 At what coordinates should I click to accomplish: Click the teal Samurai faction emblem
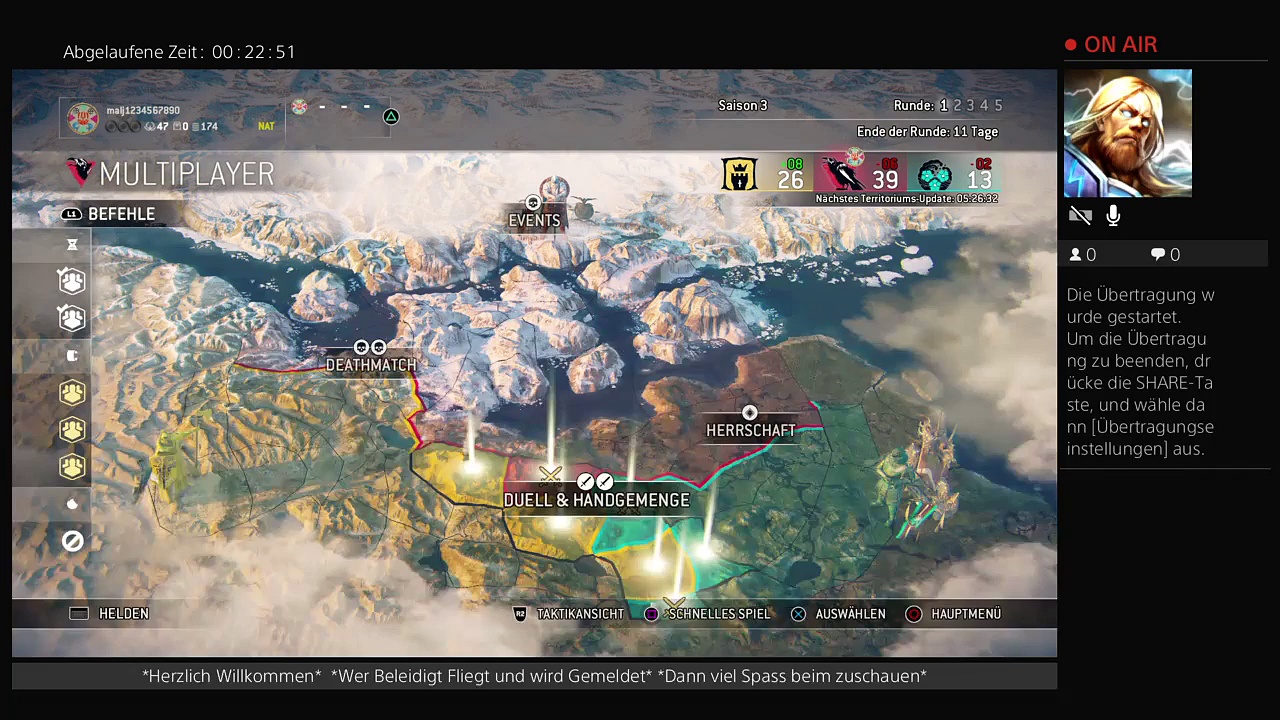coord(934,175)
